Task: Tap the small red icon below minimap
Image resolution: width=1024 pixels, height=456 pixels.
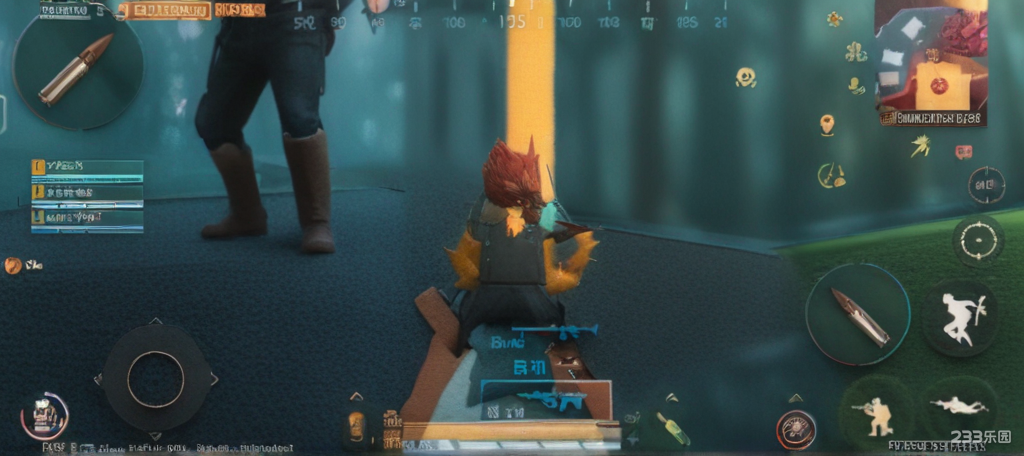Action: [x=963, y=152]
